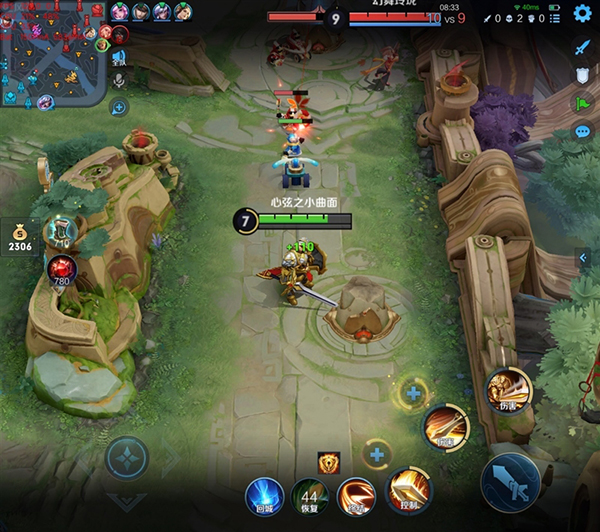Screen dimensions: 600x532
Task: Send the sword attack signal
Action: tap(582, 47)
